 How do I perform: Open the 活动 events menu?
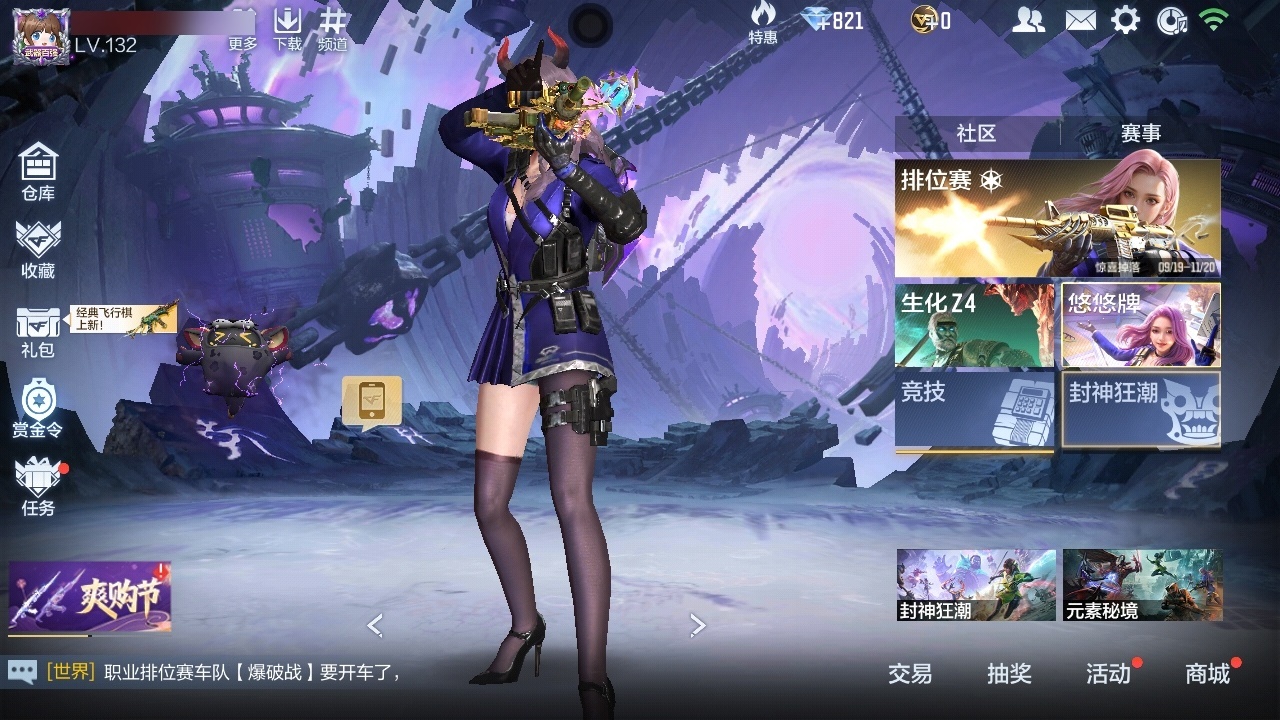[x=1108, y=674]
